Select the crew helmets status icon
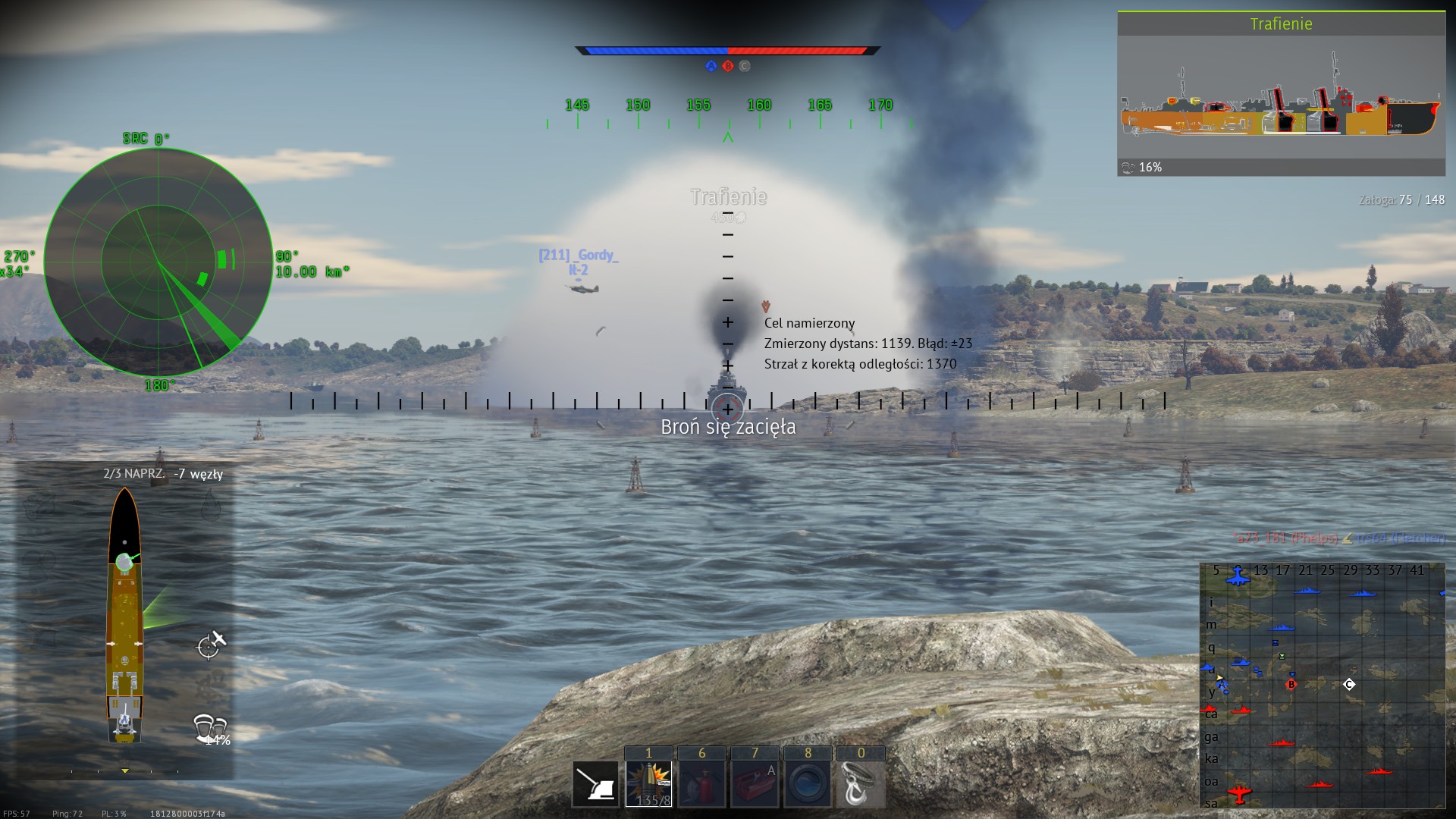The height and width of the screenshot is (819, 1456). (x=210, y=728)
